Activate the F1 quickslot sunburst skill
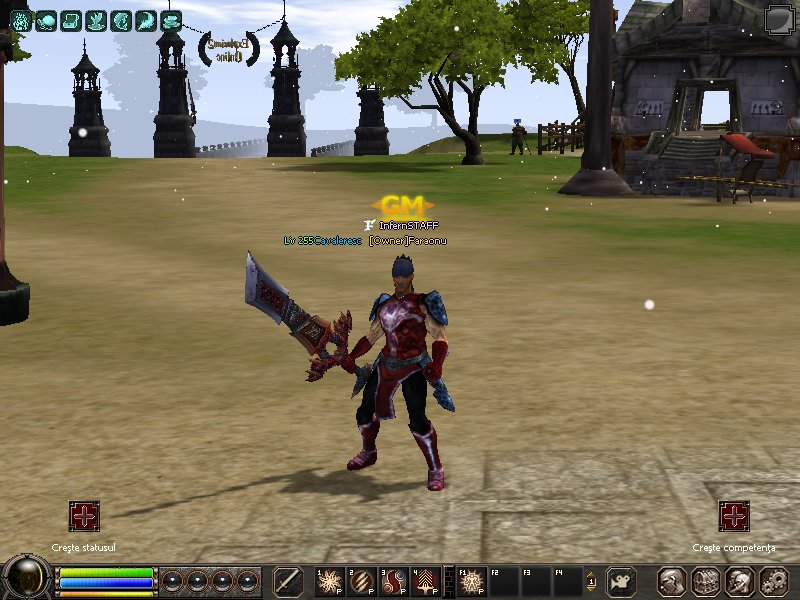800x600 pixels. click(471, 581)
